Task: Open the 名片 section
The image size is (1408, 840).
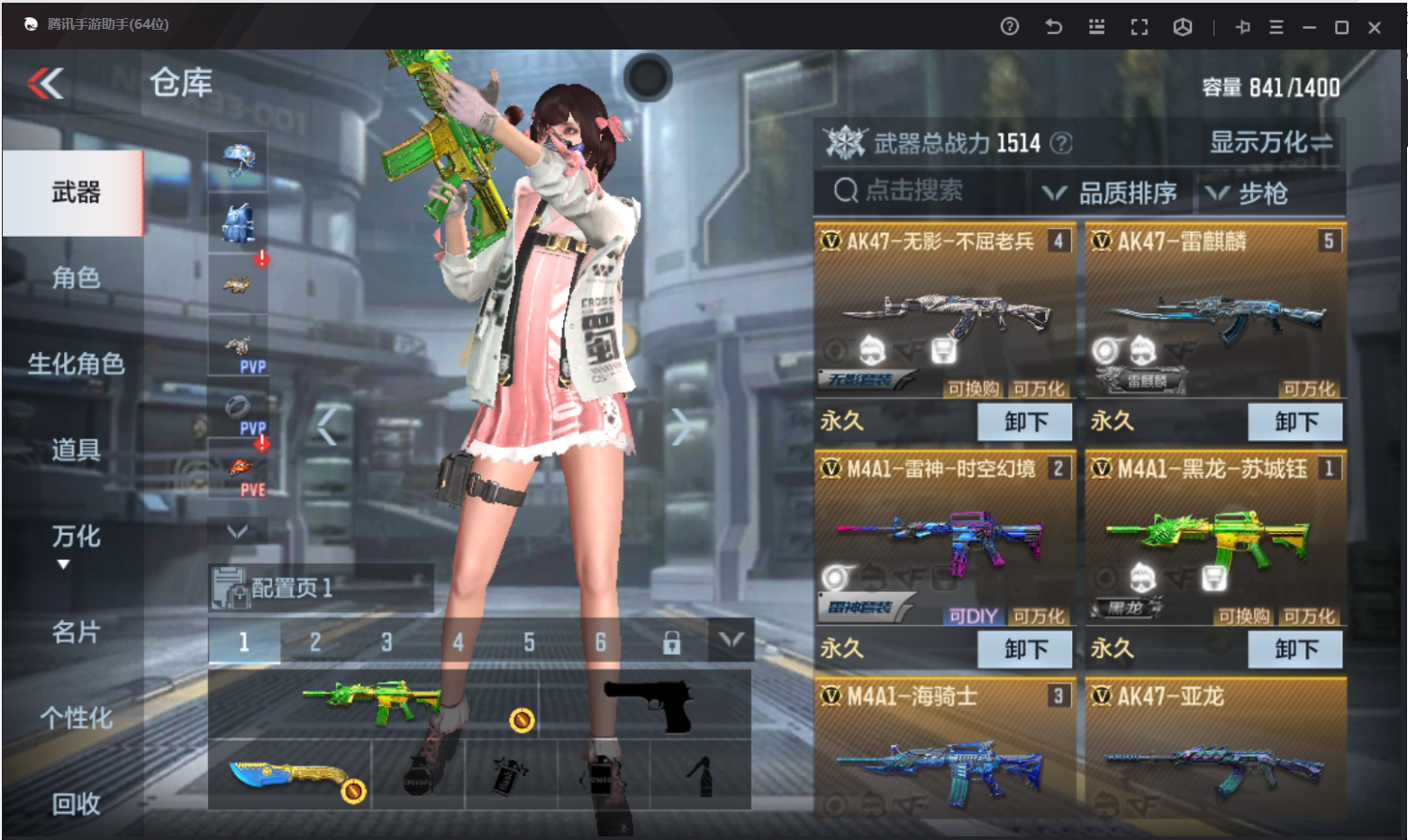Action: [76, 632]
